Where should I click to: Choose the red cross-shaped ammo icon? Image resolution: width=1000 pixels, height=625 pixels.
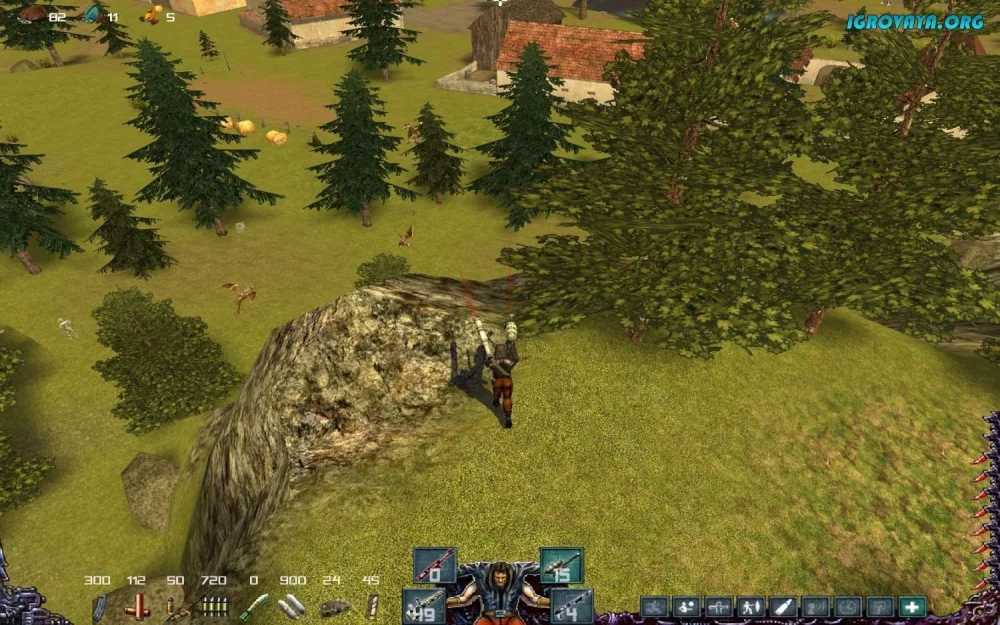tap(137, 606)
